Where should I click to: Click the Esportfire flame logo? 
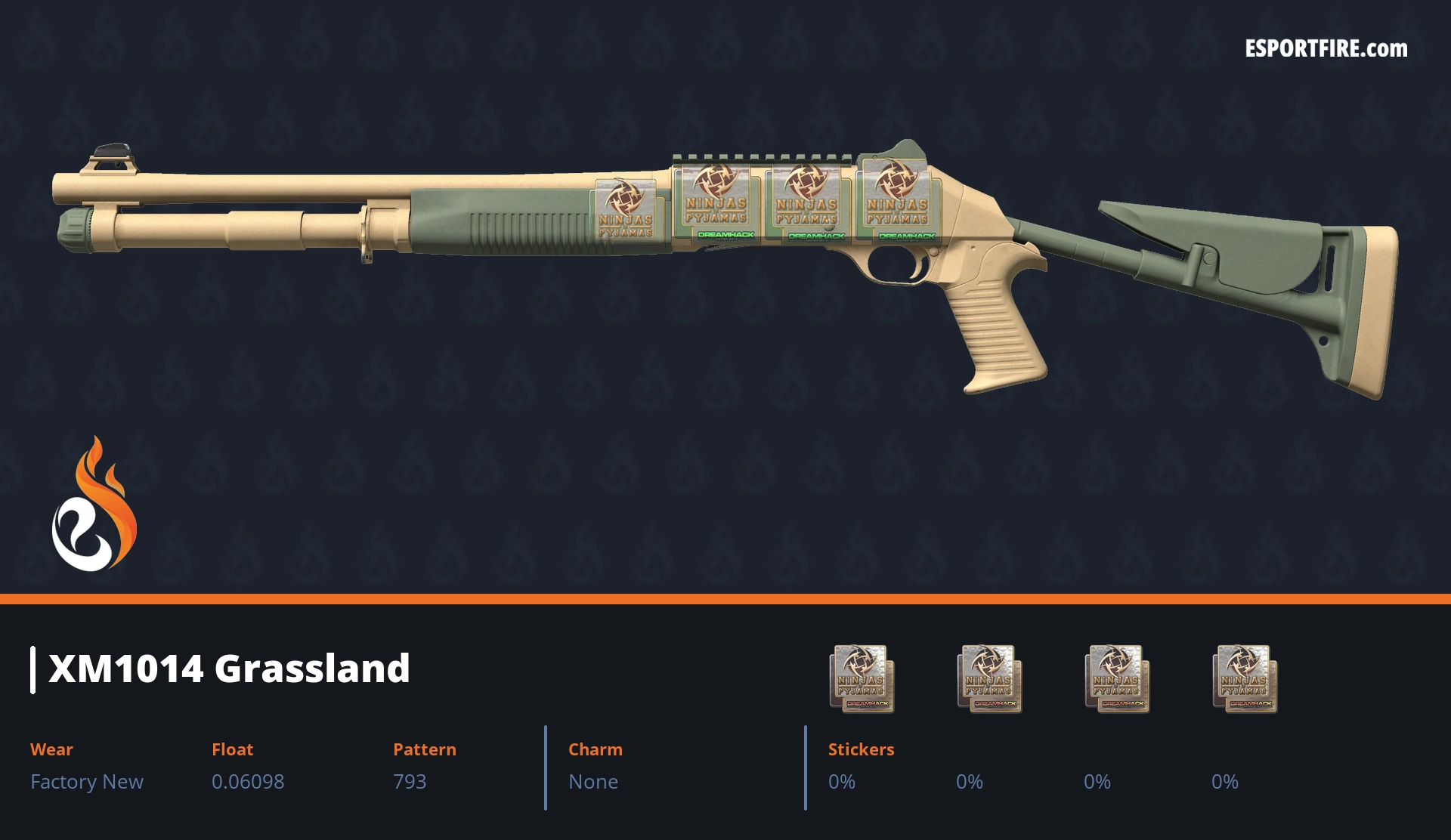94,505
